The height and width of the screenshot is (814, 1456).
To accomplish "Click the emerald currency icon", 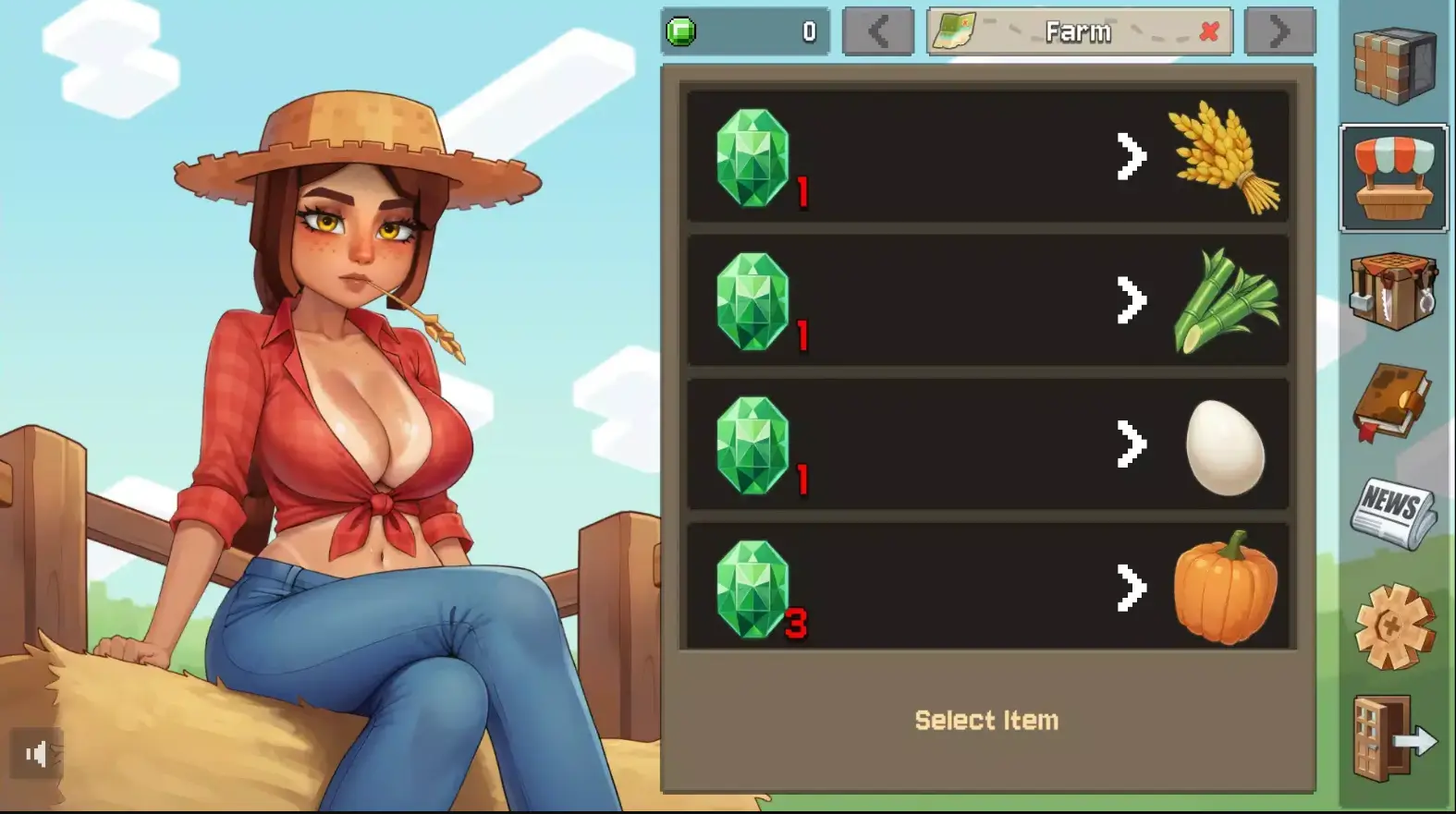I will point(681,30).
